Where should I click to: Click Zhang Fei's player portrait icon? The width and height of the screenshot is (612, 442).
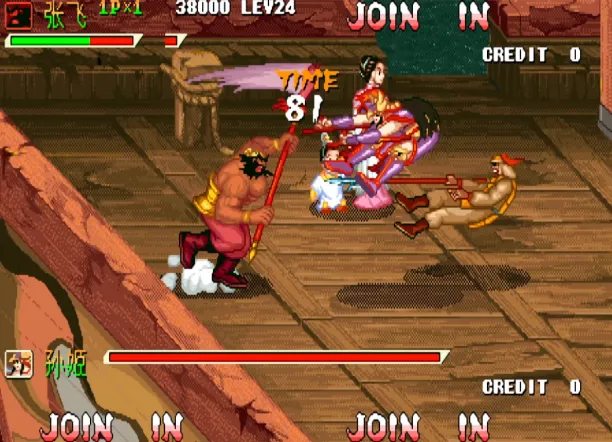tap(19, 14)
